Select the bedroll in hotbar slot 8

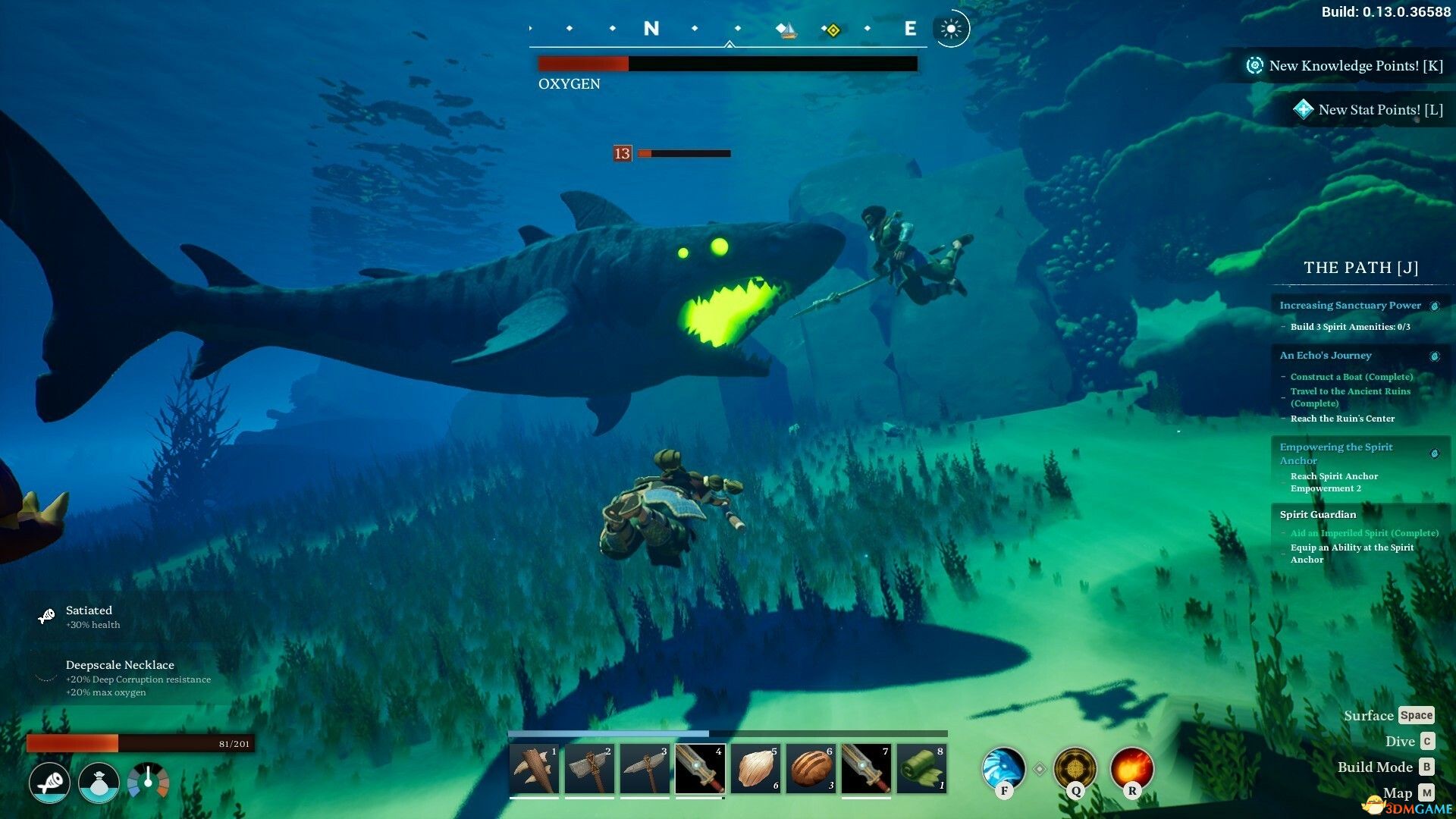pyautogui.click(x=921, y=768)
